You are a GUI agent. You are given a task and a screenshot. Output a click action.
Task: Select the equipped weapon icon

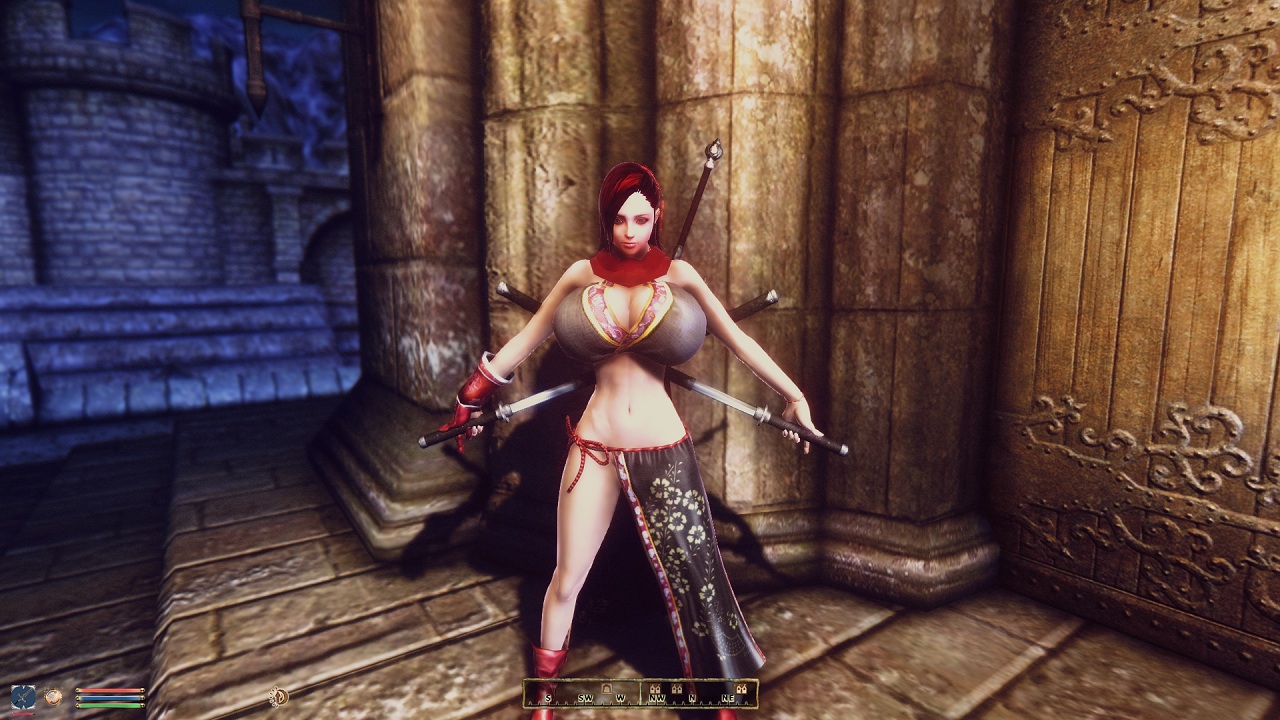[23, 696]
